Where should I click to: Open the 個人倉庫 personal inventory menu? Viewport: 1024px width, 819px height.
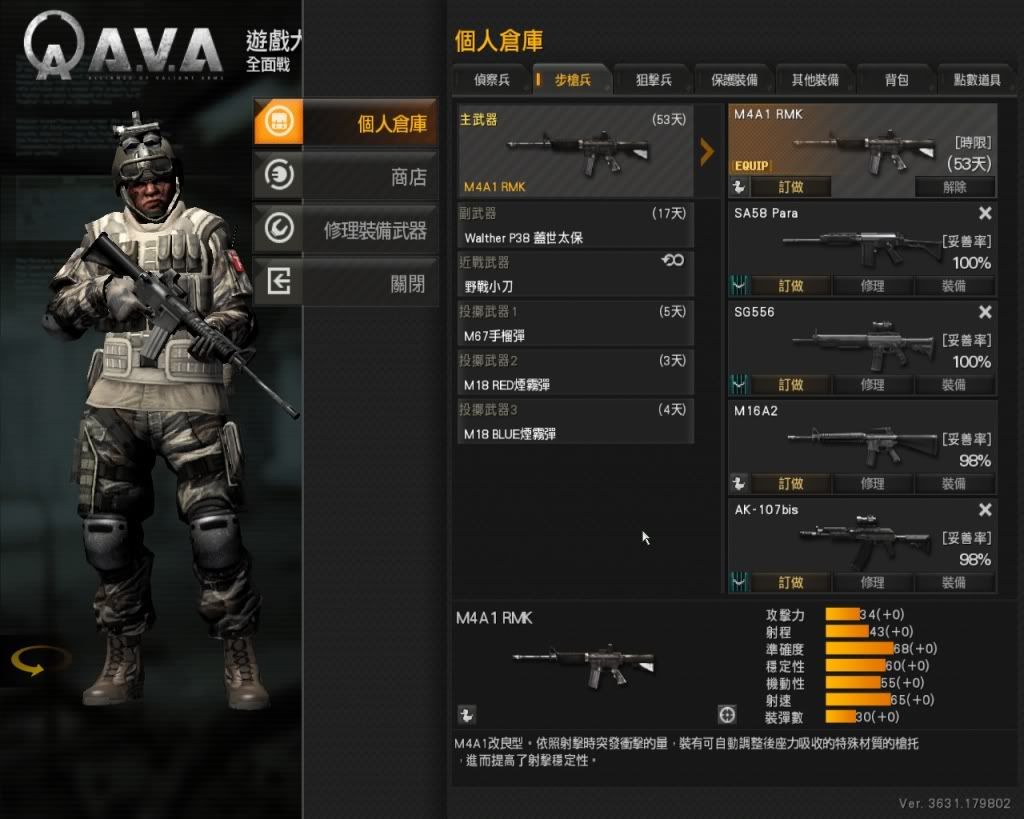click(345, 124)
